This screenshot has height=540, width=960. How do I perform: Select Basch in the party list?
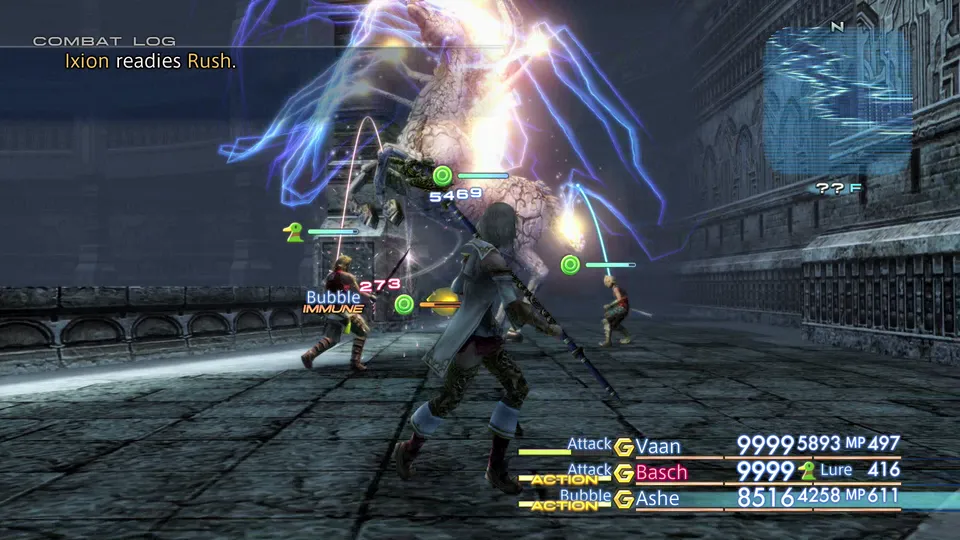pos(661,472)
